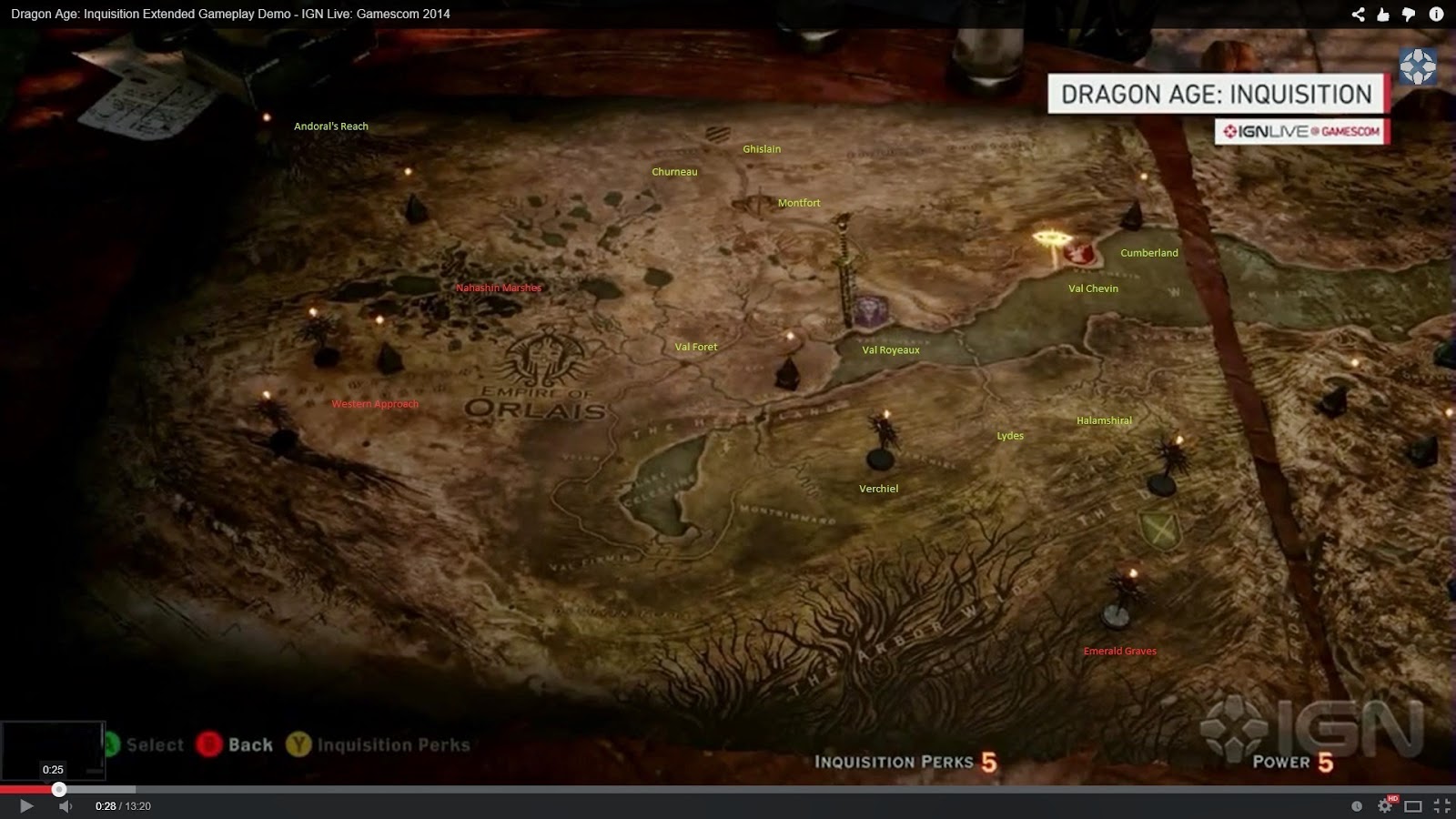Open the HD settings gear menu

click(1384, 806)
